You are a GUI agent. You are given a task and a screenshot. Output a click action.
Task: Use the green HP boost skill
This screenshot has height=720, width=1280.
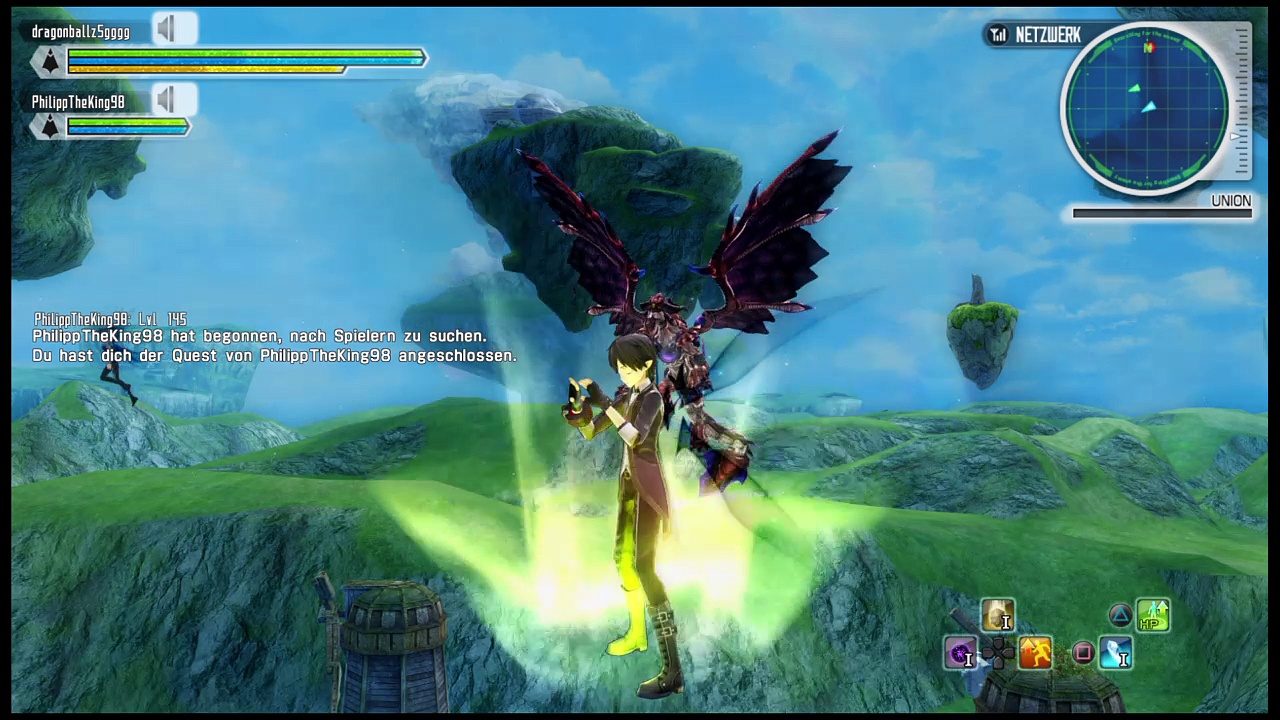coord(1153,616)
